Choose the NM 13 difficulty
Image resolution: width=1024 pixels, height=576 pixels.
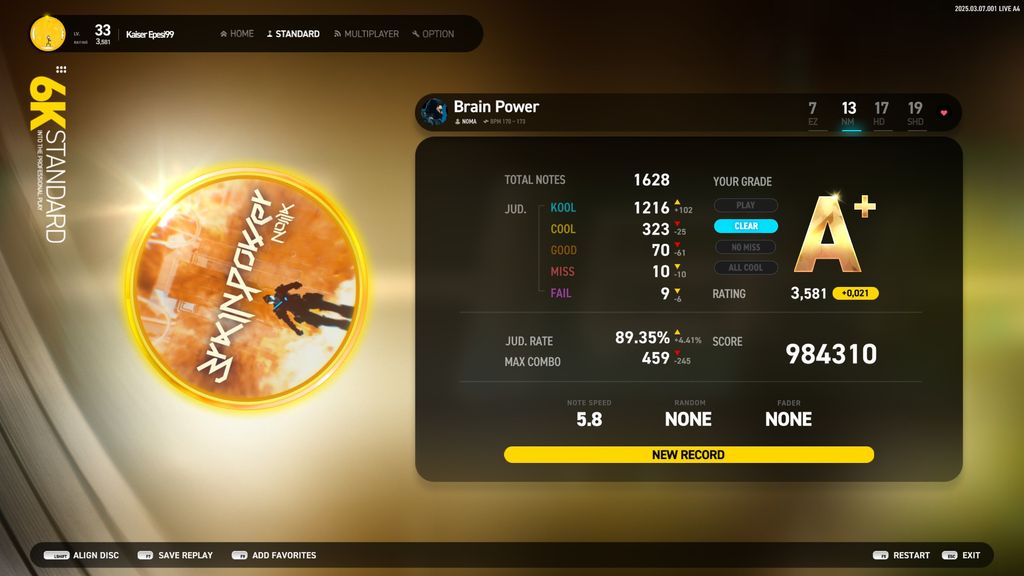click(x=849, y=113)
